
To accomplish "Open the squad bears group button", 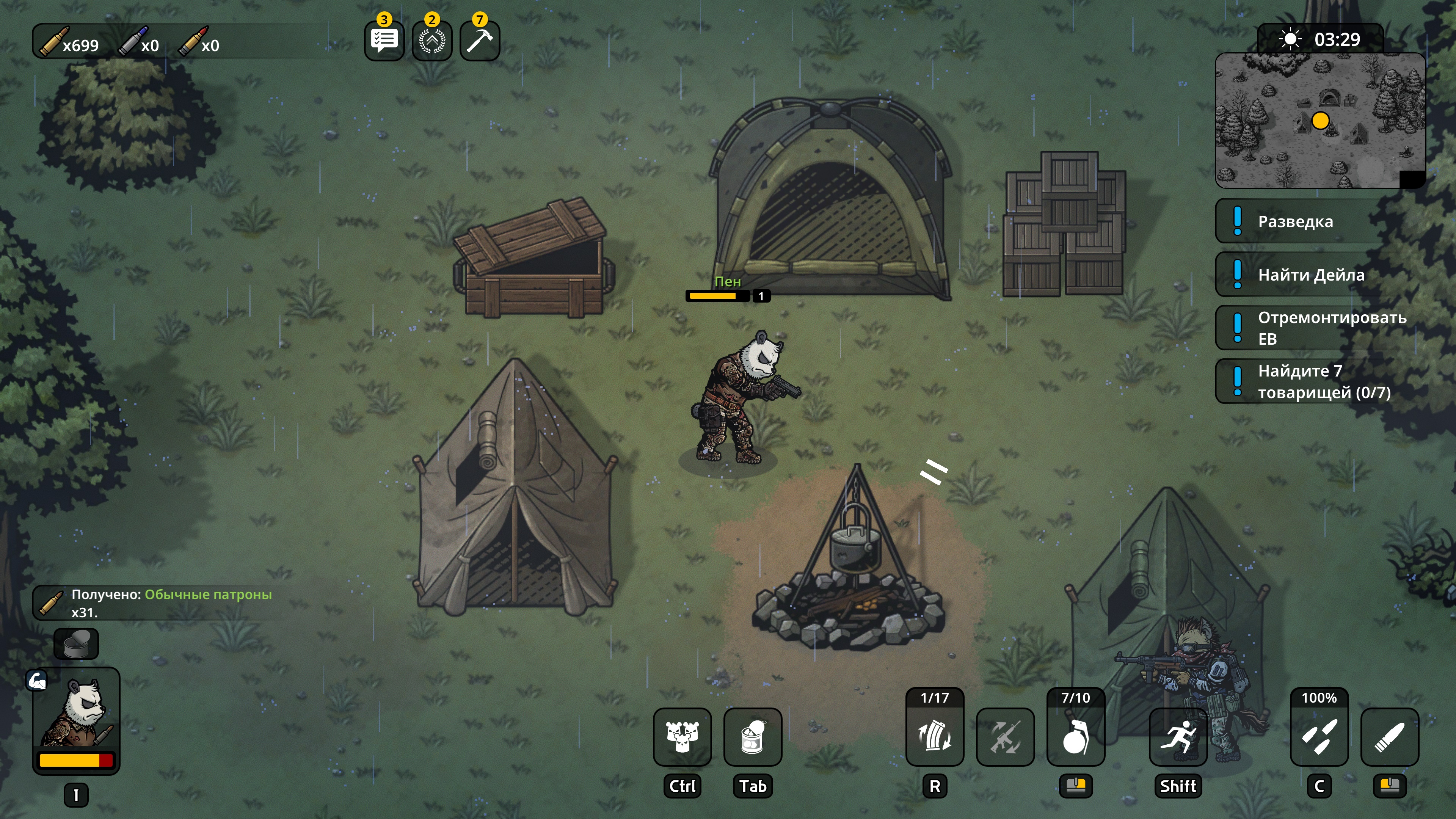I will tap(682, 736).
